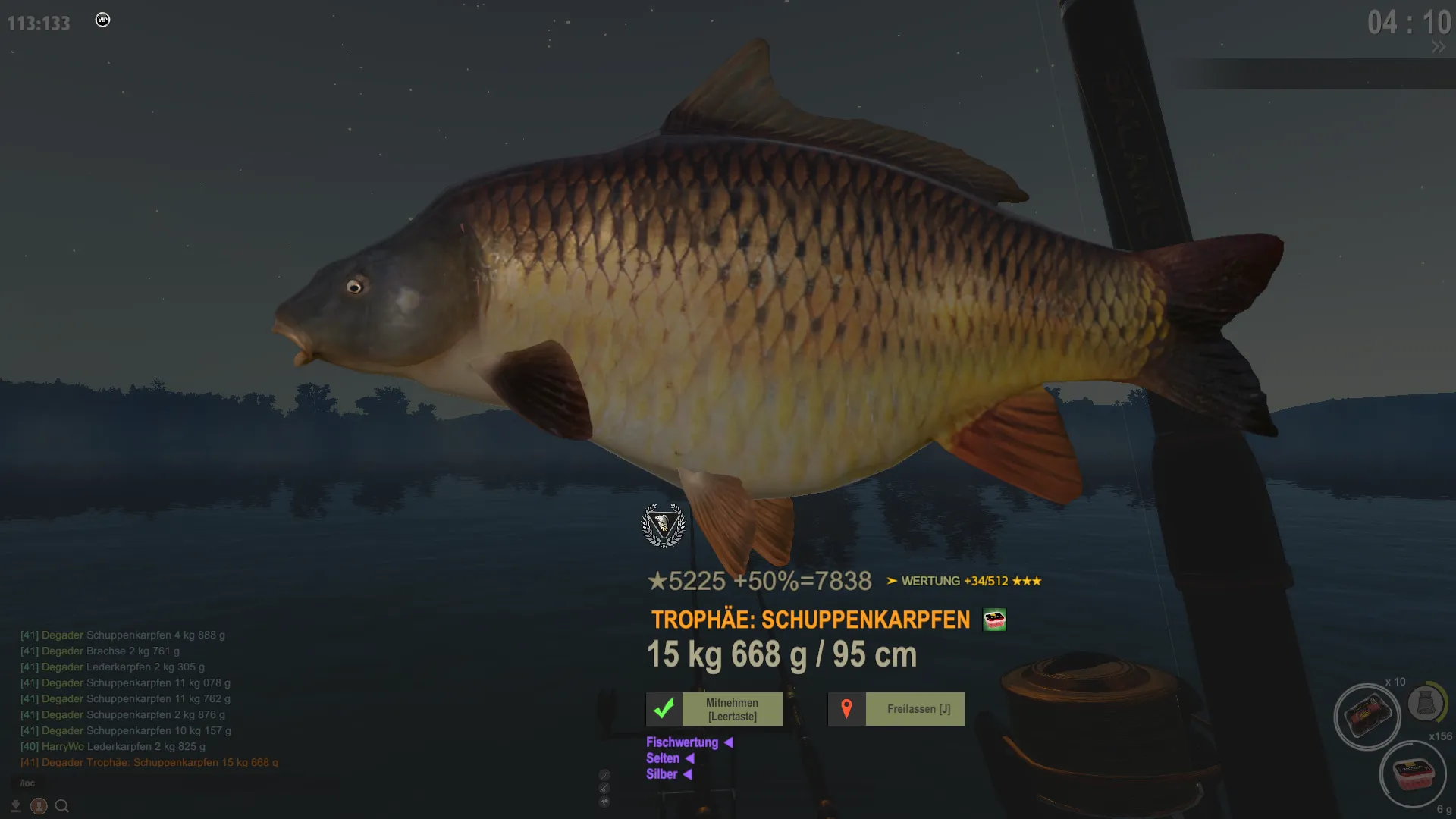Click the chat input field

pos(152,783)
